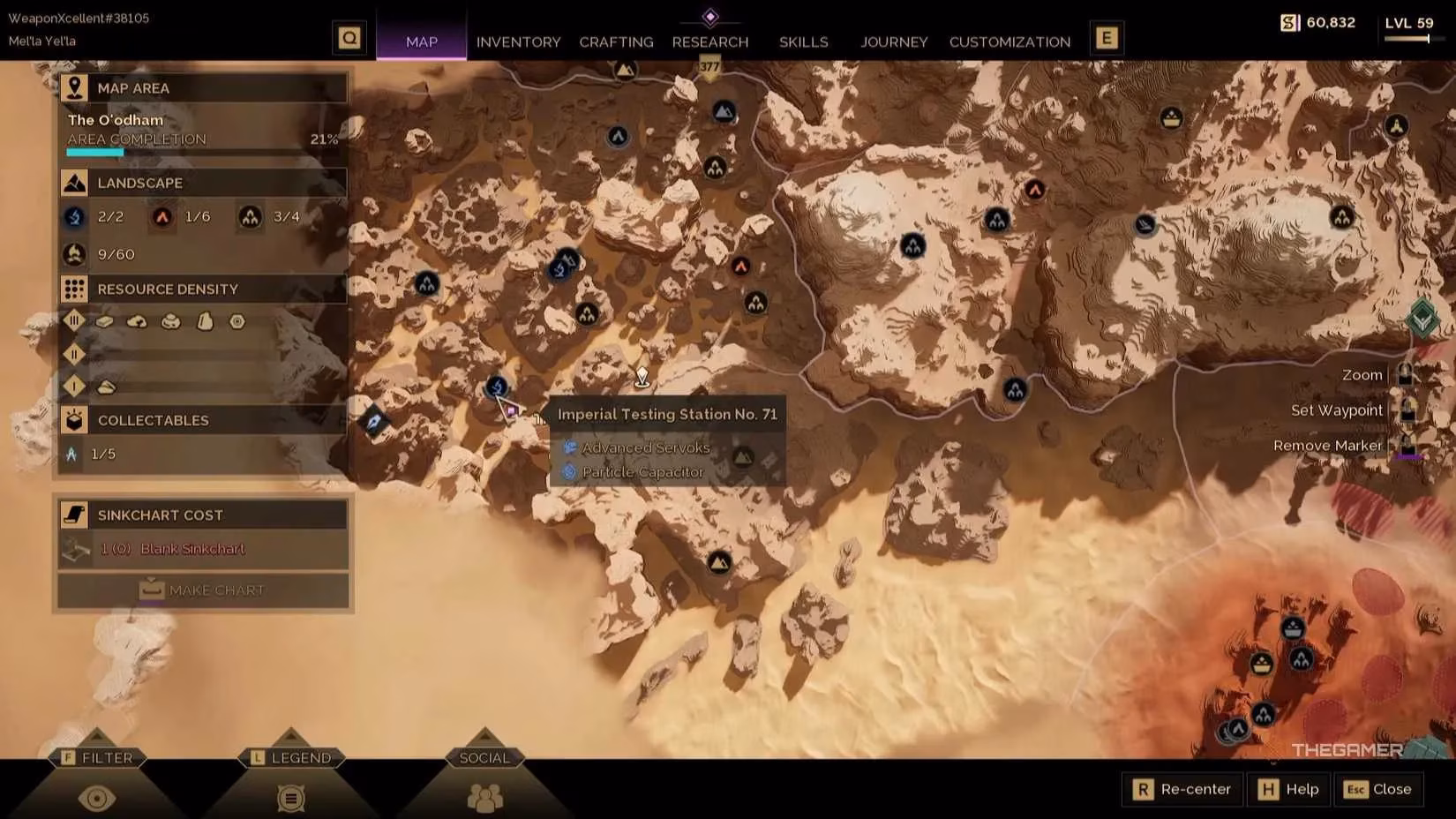Switch to the Inventory tab
Screen dimensions: 1456x819
click(x=518, y=41)
